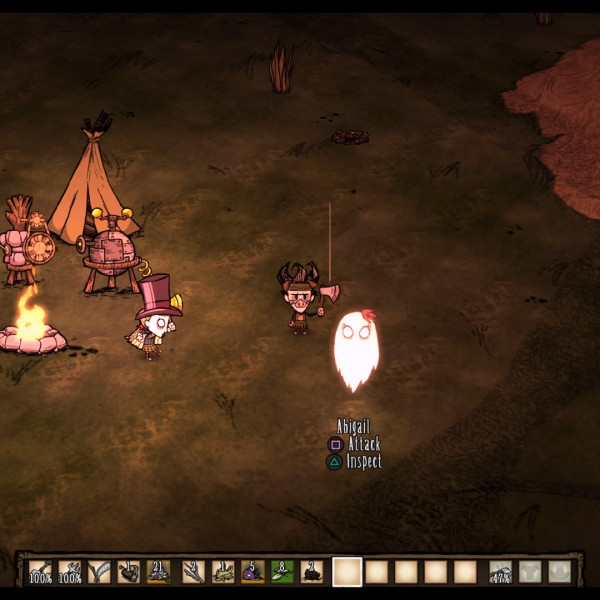
Task: Open the empty body armor equipment slot
Action: point(531,571)
